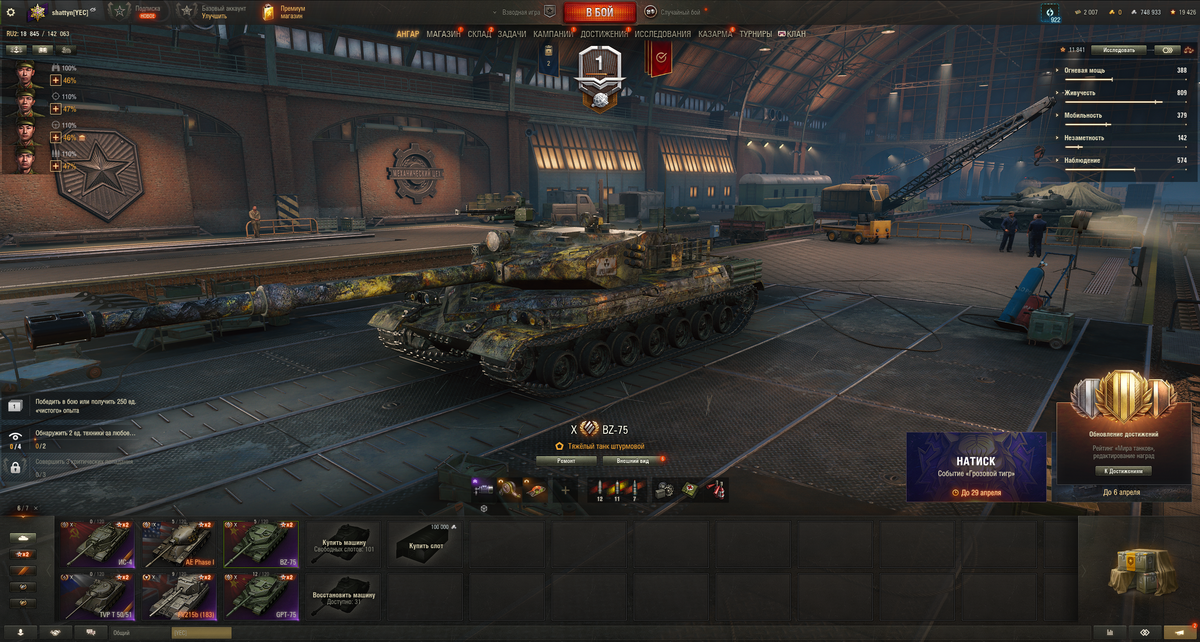Click the Ремонт repair button
Image resolution: width=1200 pixels, height=642 pixels.
pos(566,460)
